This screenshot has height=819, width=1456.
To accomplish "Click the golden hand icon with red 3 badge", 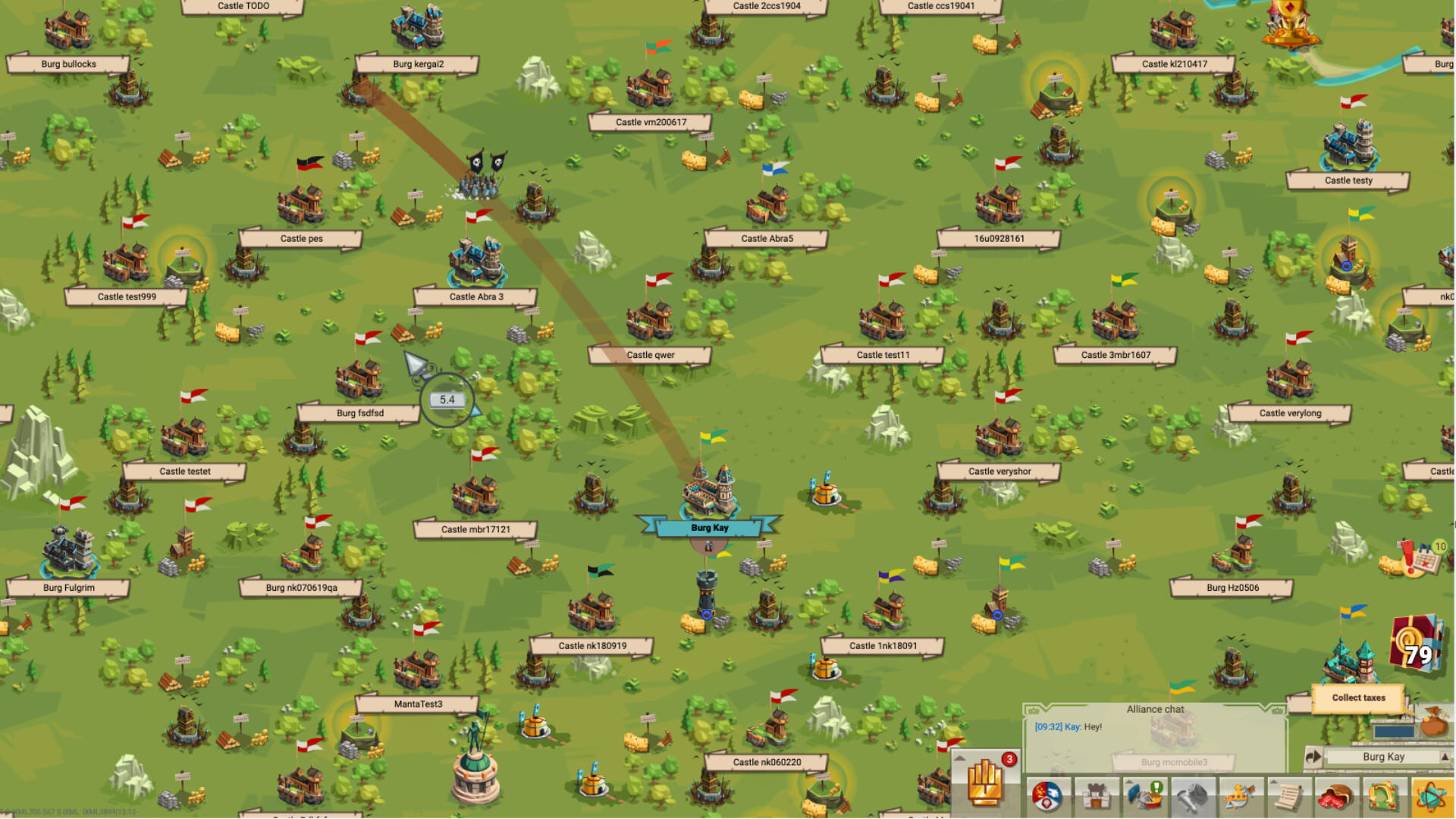I will tap(984, 782).
